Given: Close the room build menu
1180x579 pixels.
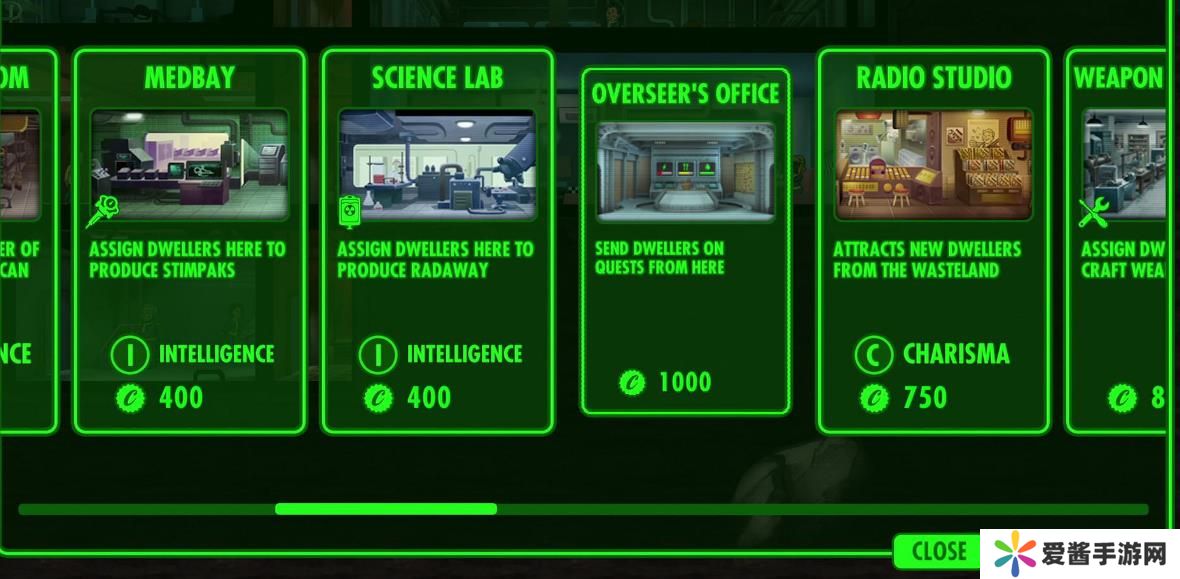Looking at the screenshot, I should pos(938,551).
